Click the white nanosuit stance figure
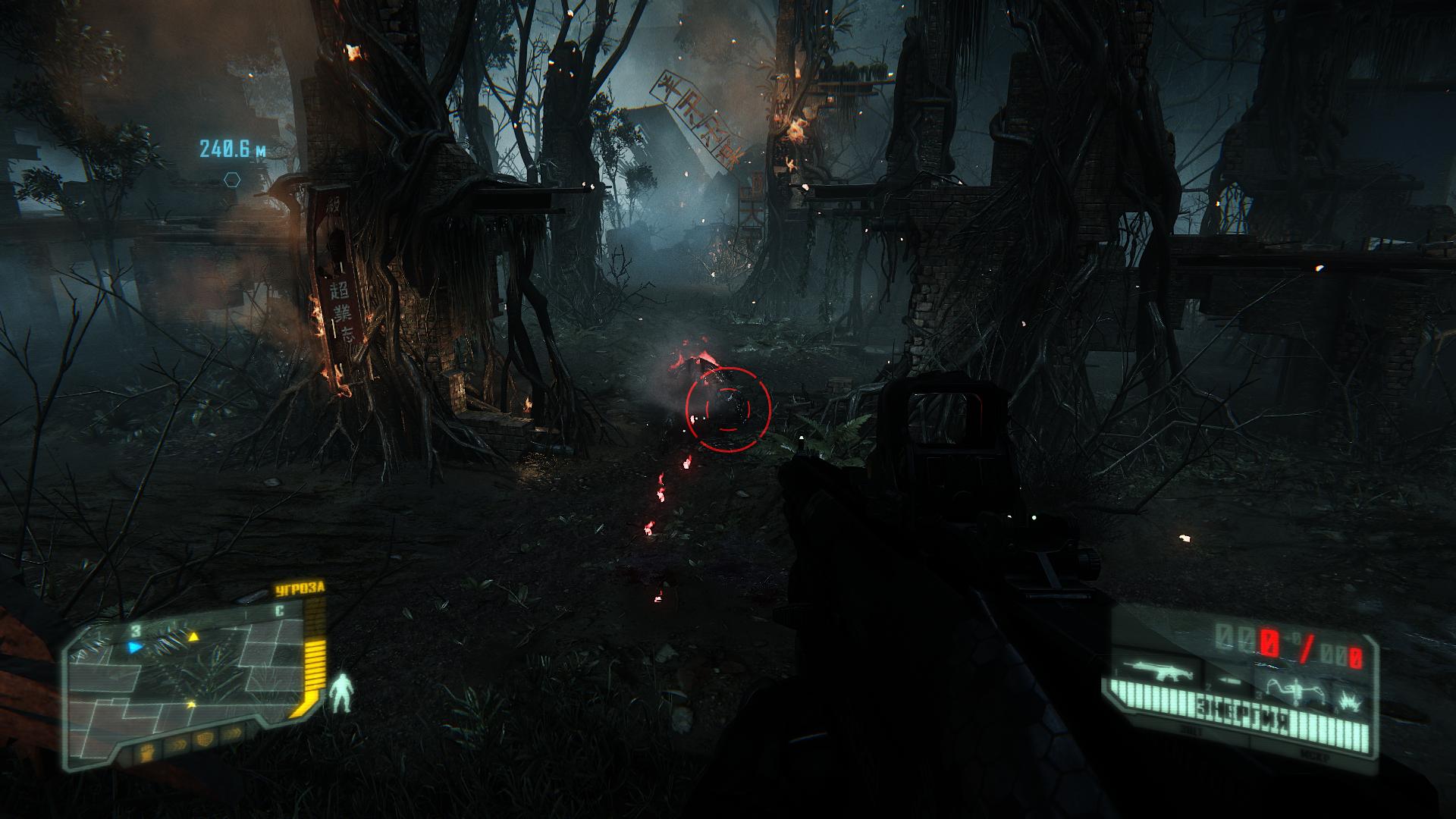This screenshot has height=819, width=1456. click(342, 692)
